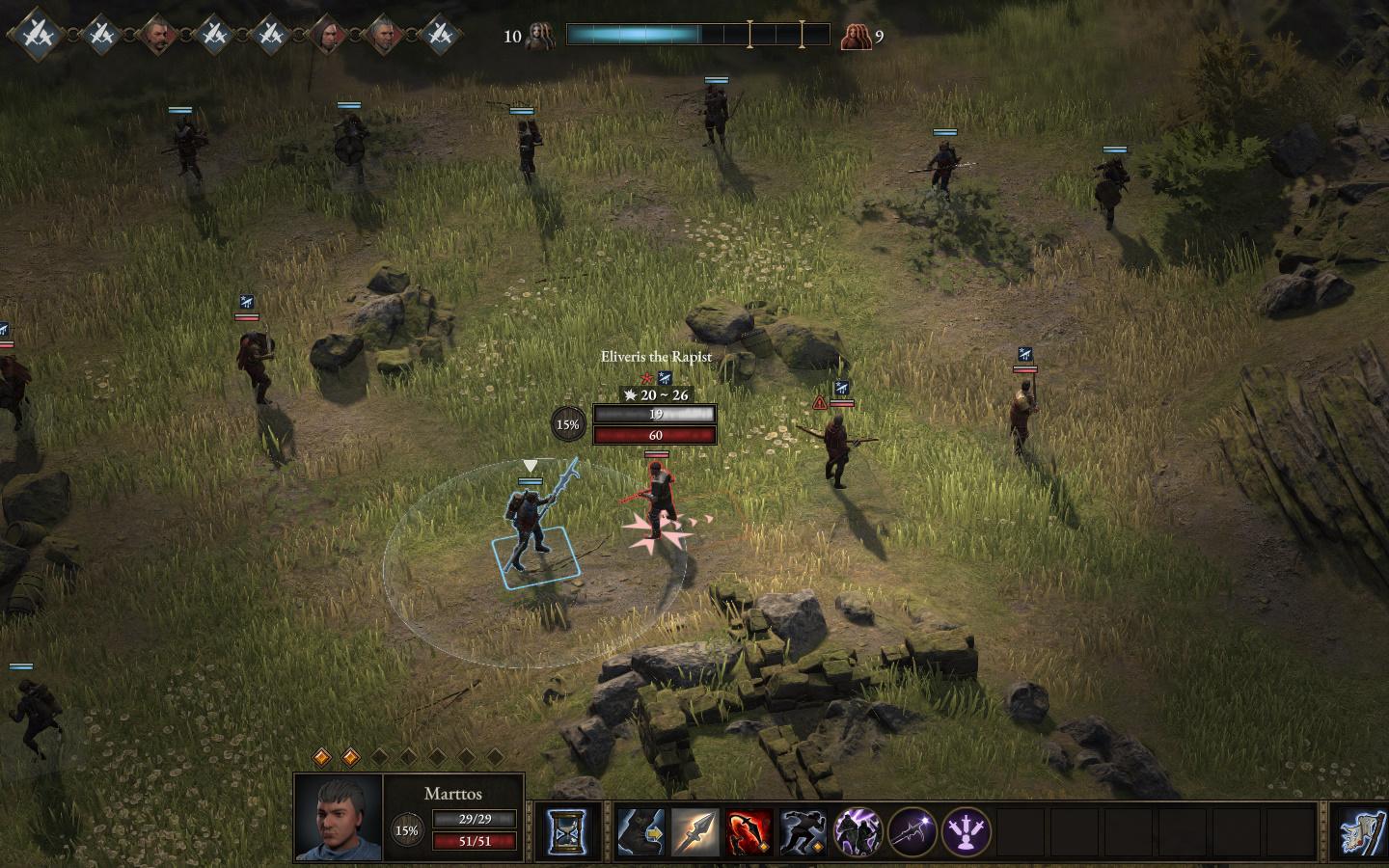Activate the running figure sprint skill
Viewport: 1389px width, 868px height.
click(x=803, y=831)
